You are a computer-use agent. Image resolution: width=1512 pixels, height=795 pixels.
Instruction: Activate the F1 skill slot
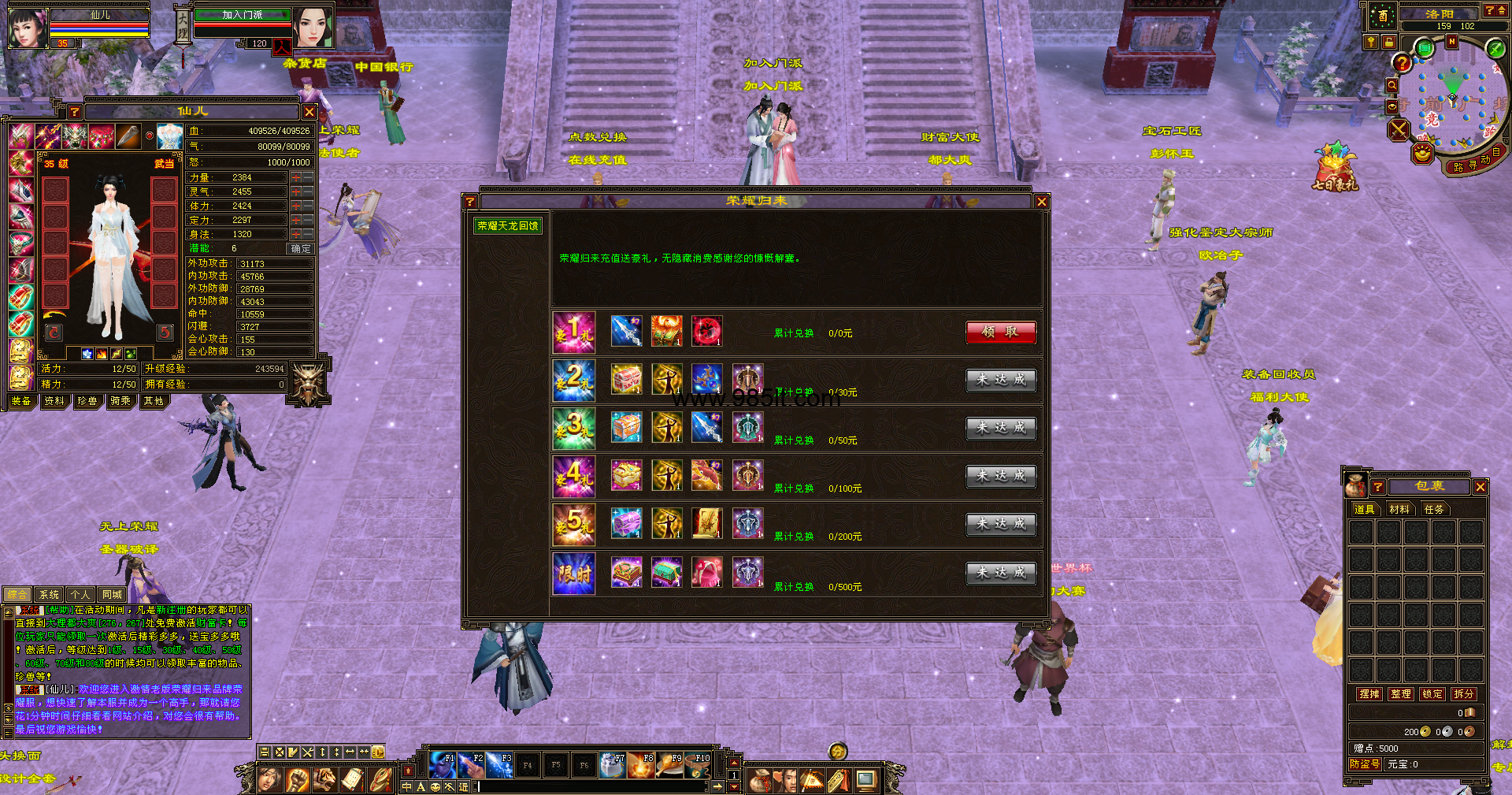tap(443, 765)
